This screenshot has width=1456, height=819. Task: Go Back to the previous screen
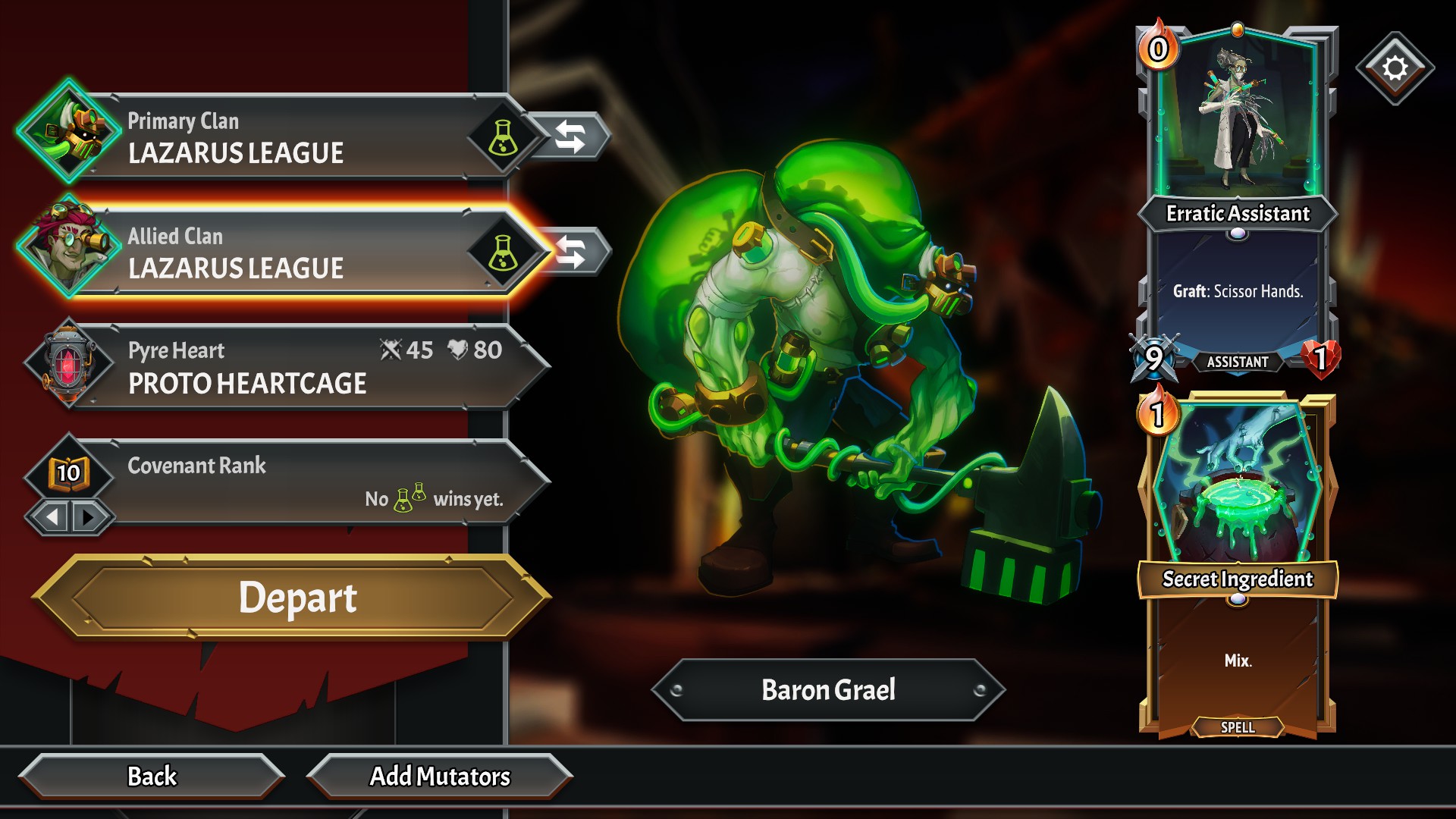pos(152,777)
